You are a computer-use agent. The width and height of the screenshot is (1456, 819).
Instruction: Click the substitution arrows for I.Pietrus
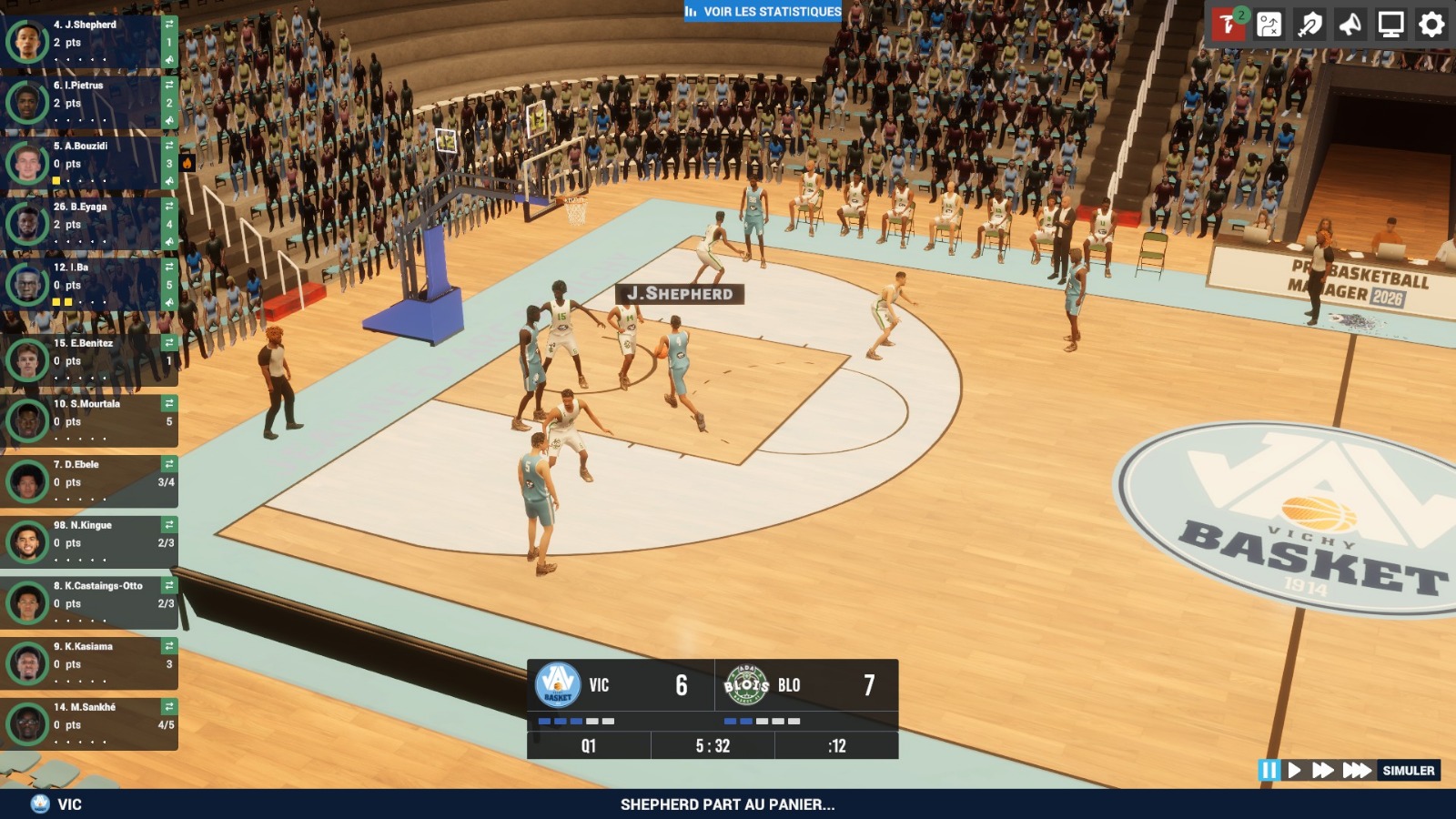point(169,85)
